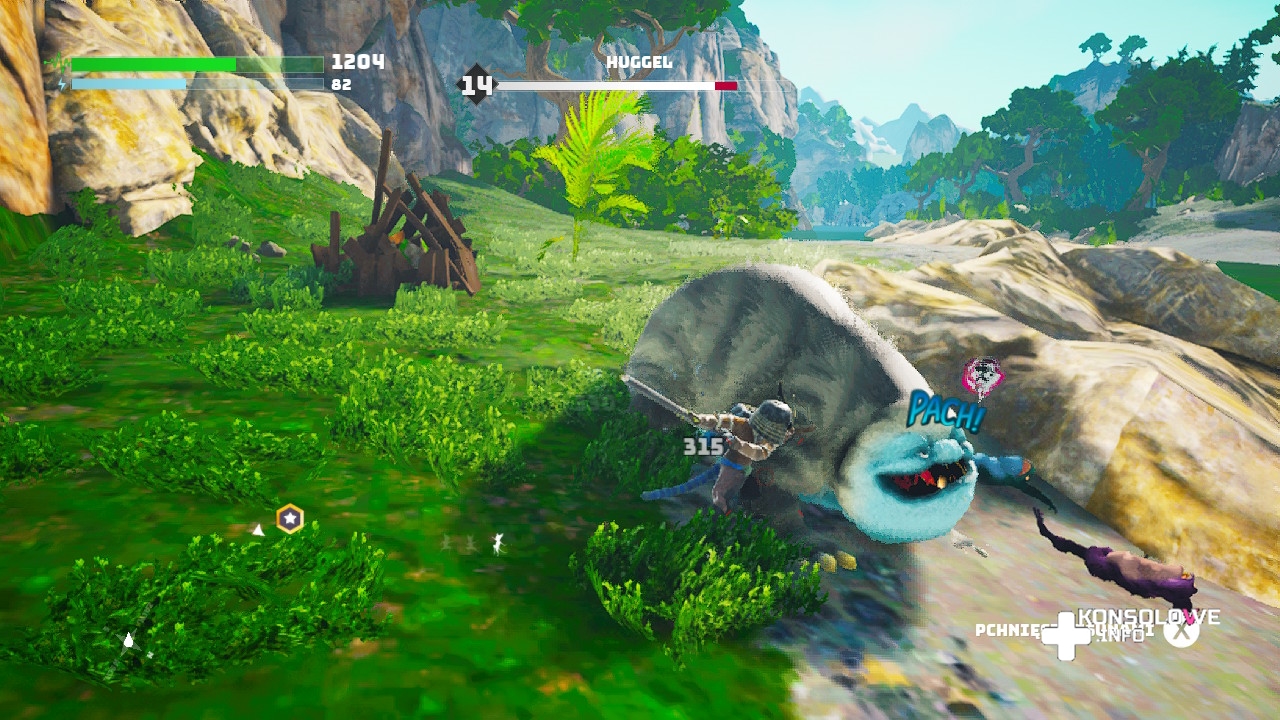Select the pink skull icon above the enemy

click(982, 376)
